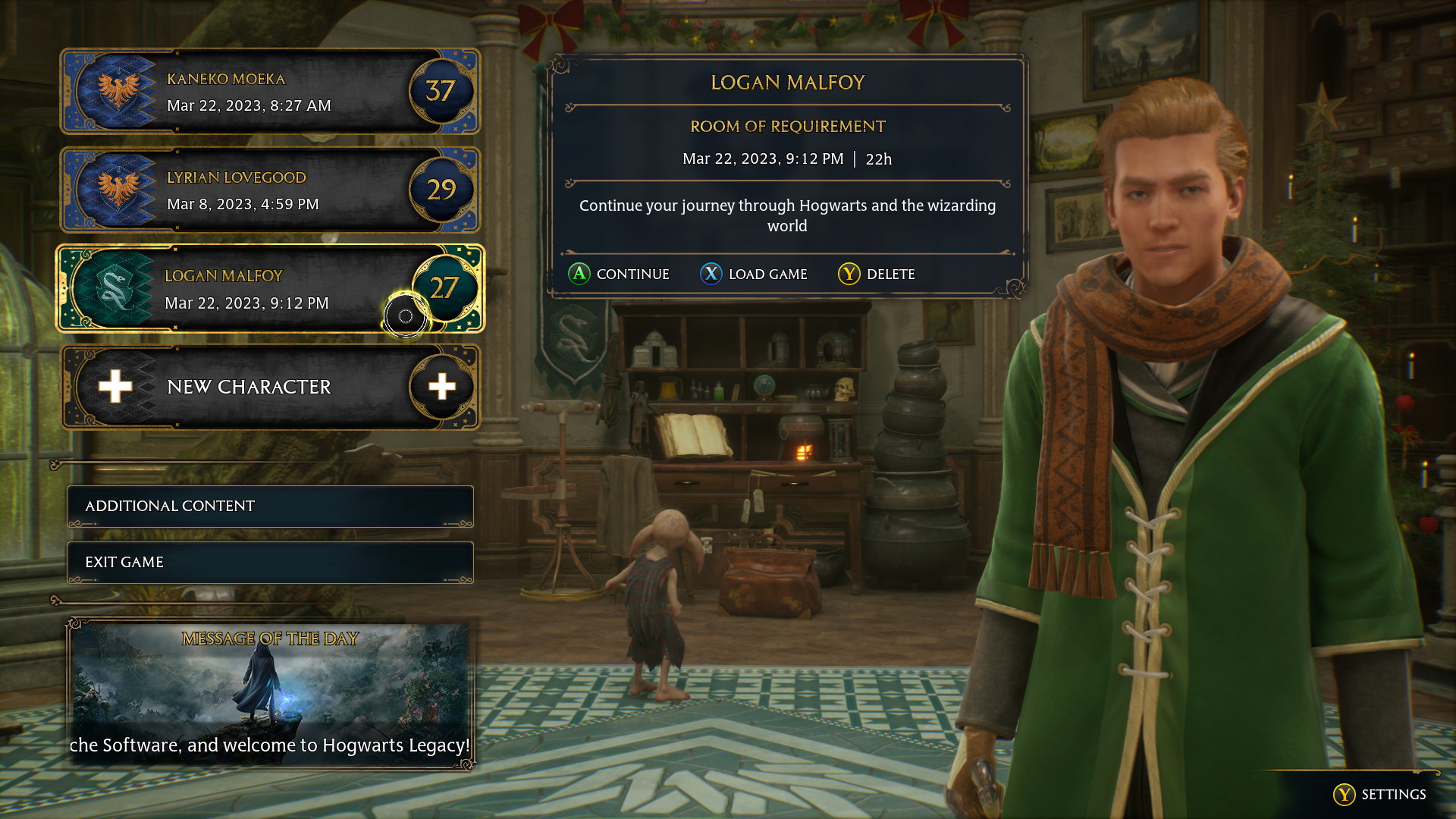
Task: Create a New Character
Action: click(x=270, y=388)
